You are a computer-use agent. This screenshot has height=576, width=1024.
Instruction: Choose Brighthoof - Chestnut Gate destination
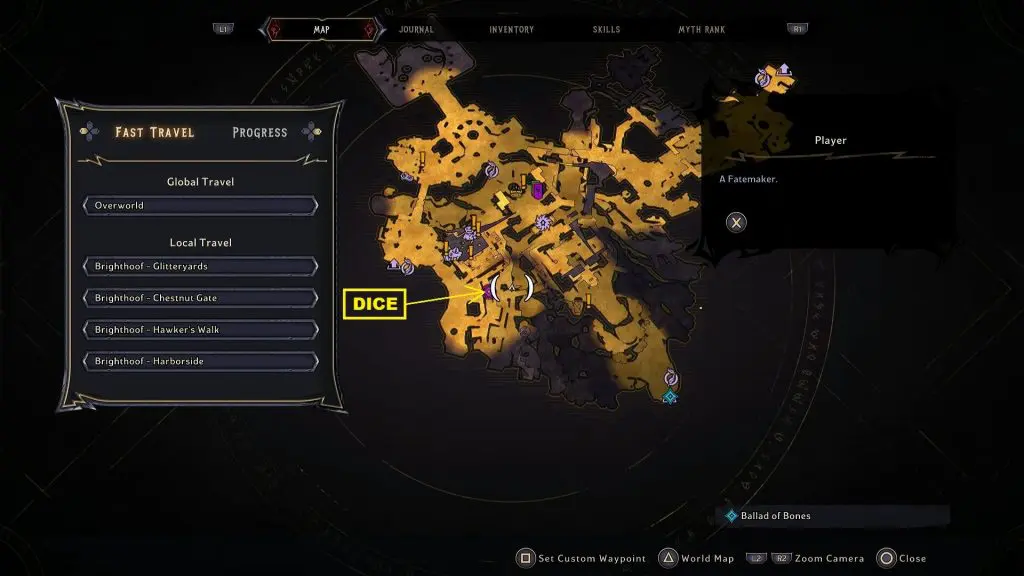(201, 298)
